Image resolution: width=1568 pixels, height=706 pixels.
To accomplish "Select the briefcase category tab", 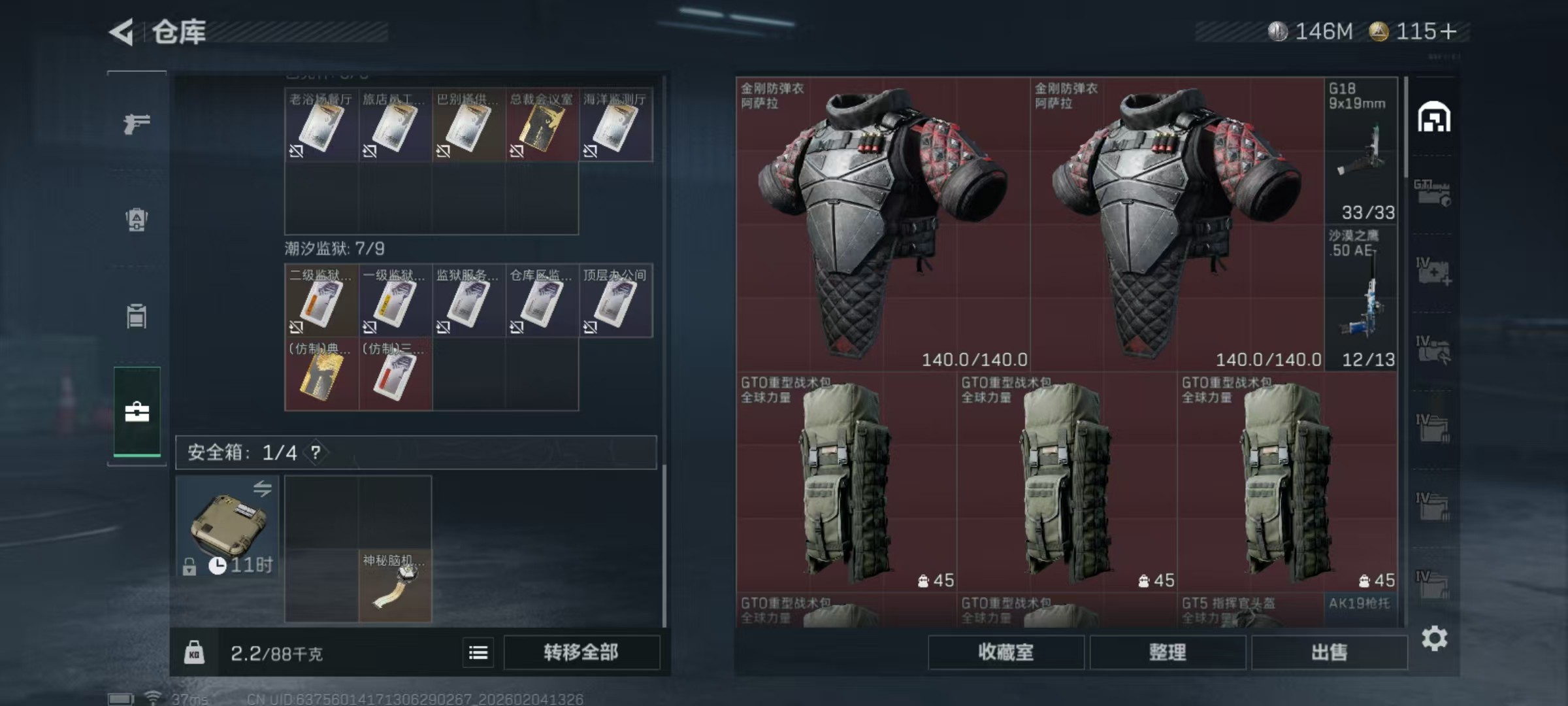I will (137, 412).
